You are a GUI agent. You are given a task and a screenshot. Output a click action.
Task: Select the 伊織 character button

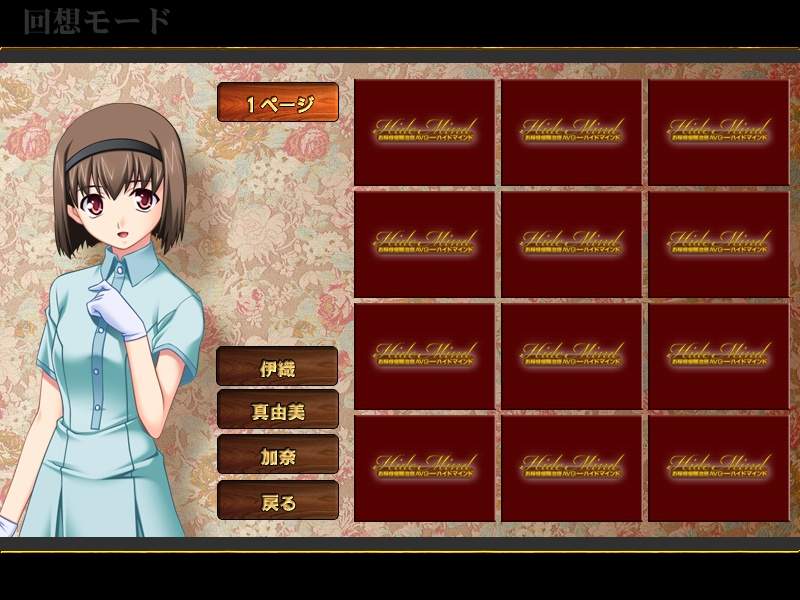278,366
